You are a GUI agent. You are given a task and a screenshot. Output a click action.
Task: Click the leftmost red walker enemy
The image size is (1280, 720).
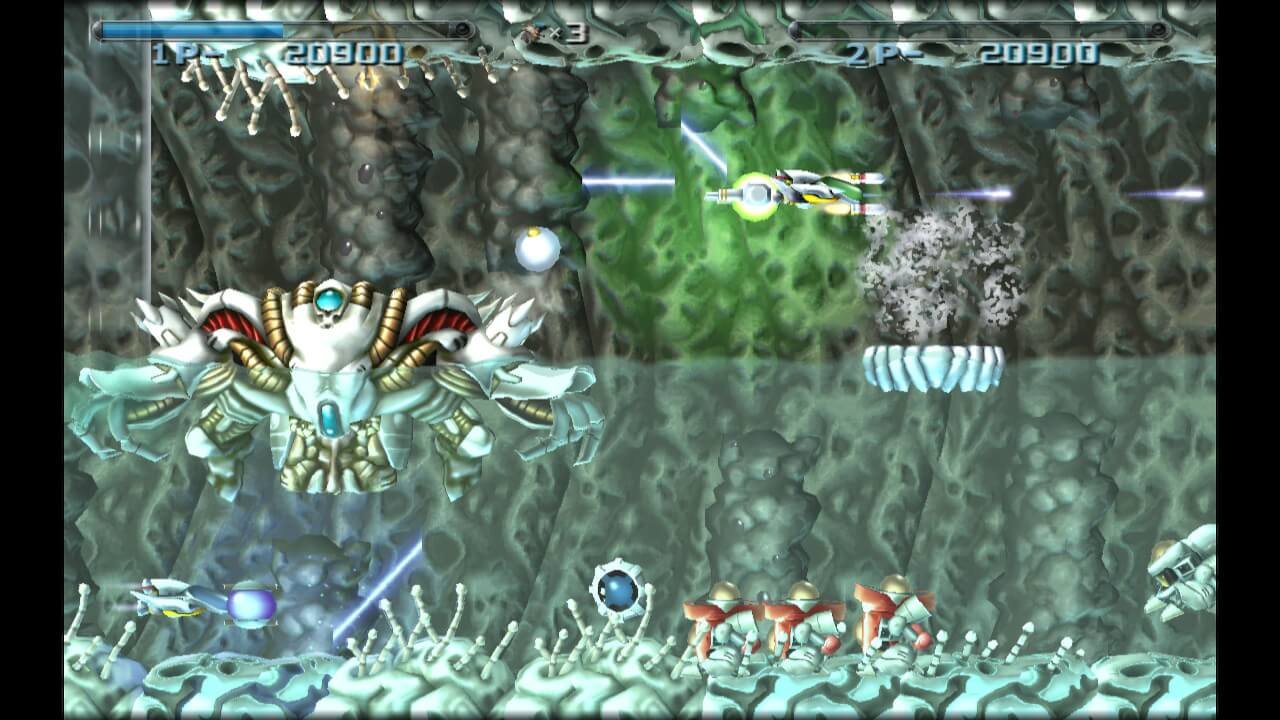tap(720, 620)
